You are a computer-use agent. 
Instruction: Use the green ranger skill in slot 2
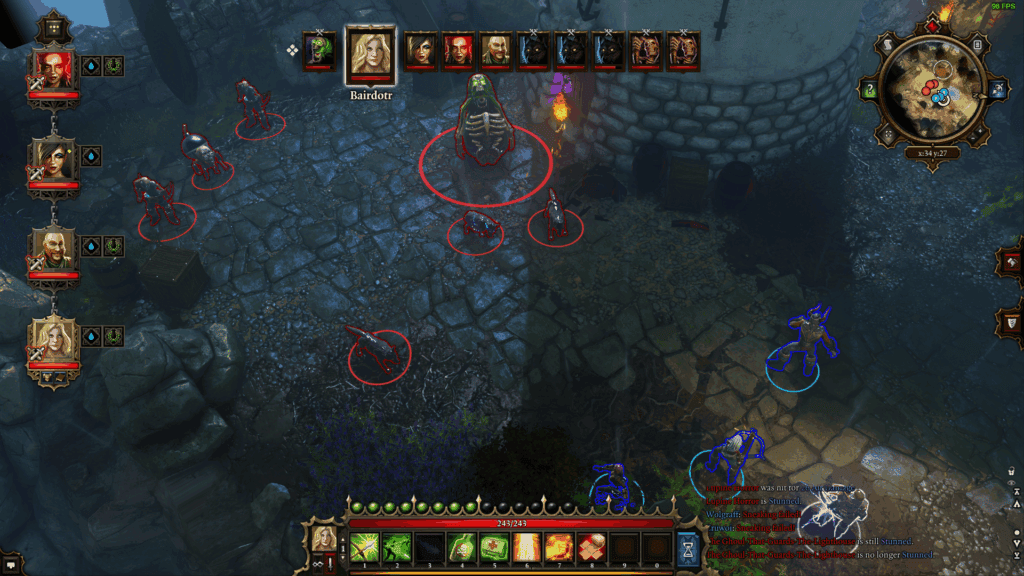[397, 547]
